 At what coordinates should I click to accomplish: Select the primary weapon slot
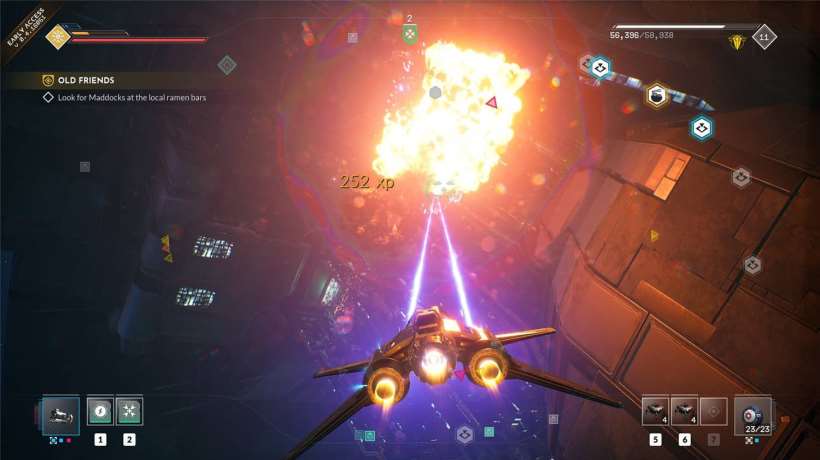tap(61, 413)
